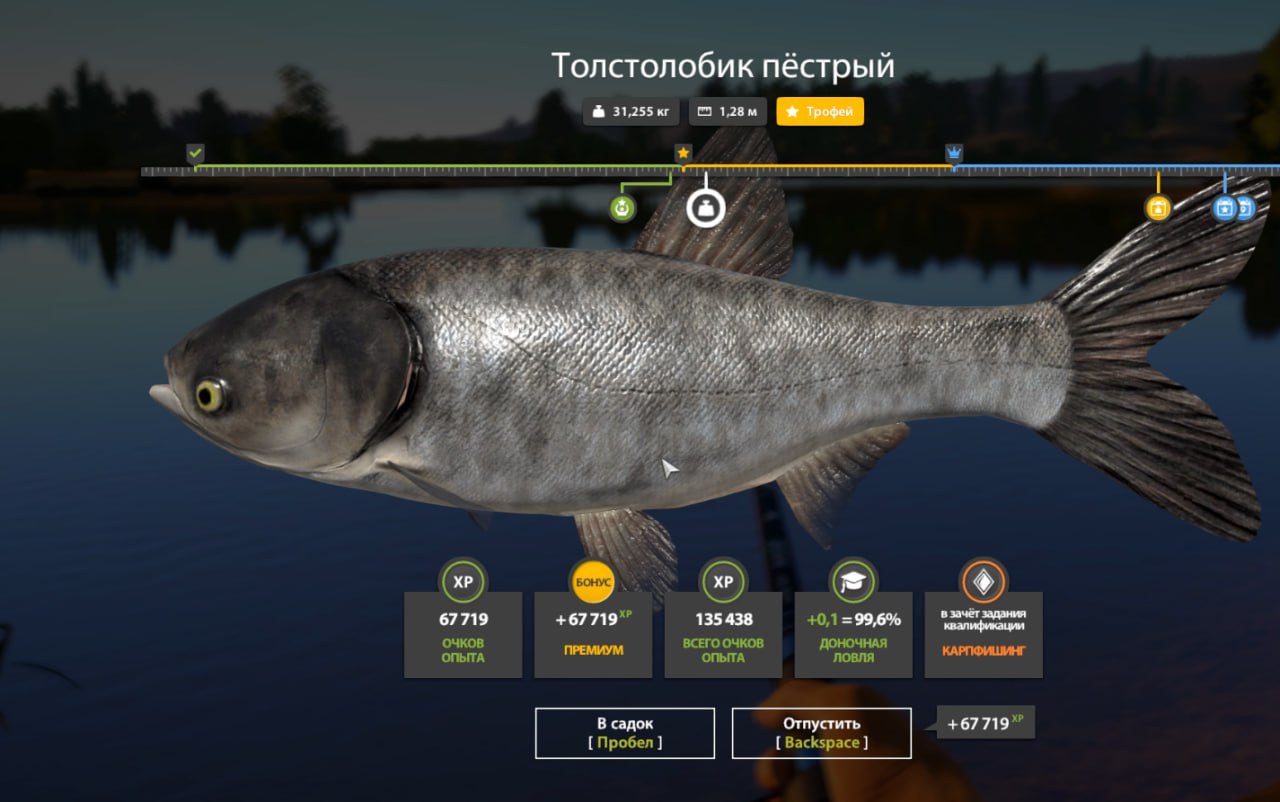Click the orange star trophy threshold marker
Viewport: 1280px width, 802px height.
point(682,152)
